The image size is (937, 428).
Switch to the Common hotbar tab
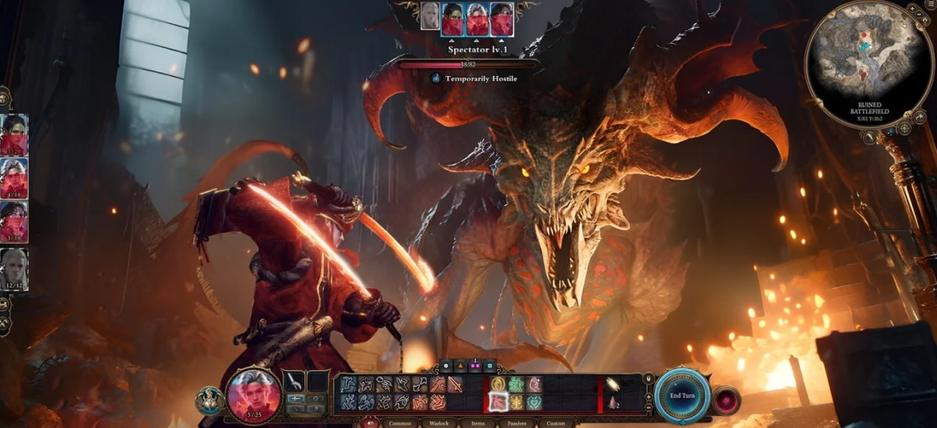coord(399,423)
